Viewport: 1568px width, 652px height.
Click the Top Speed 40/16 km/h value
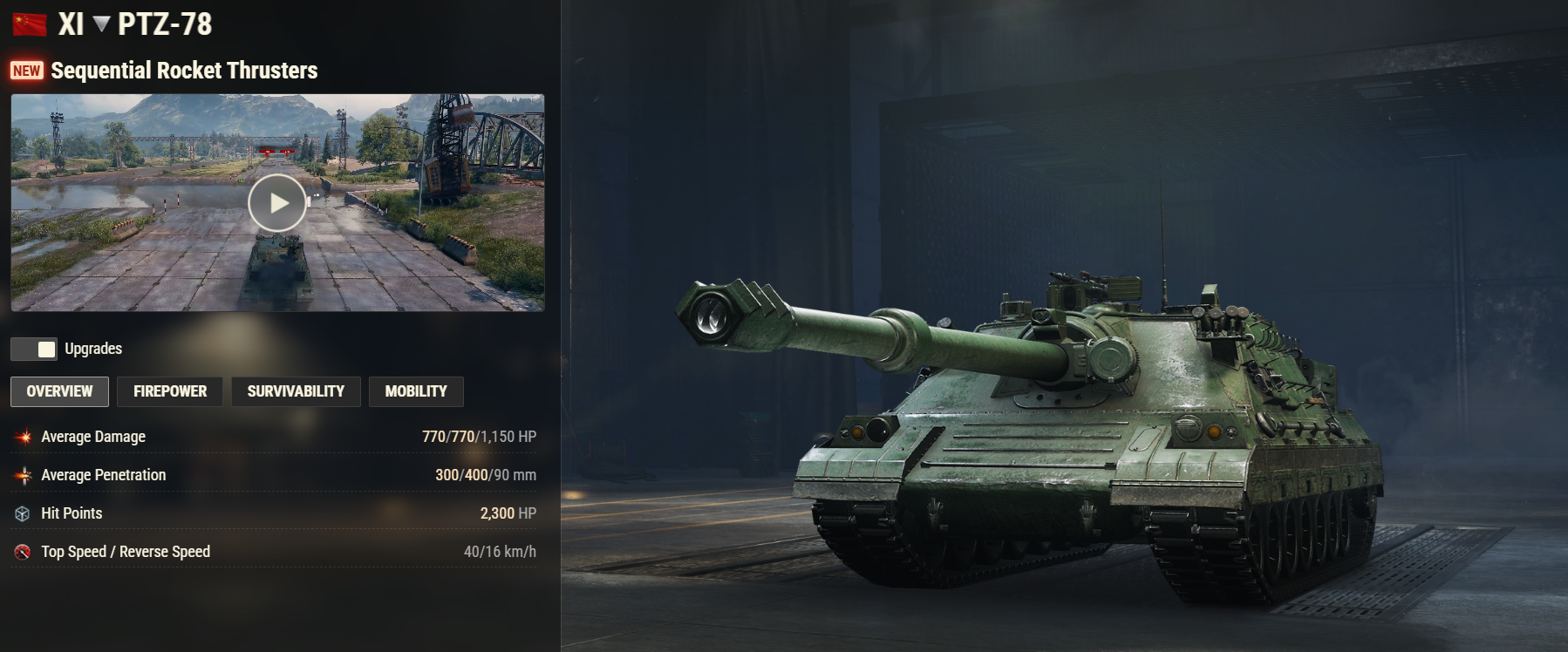[x=500, y=551]
